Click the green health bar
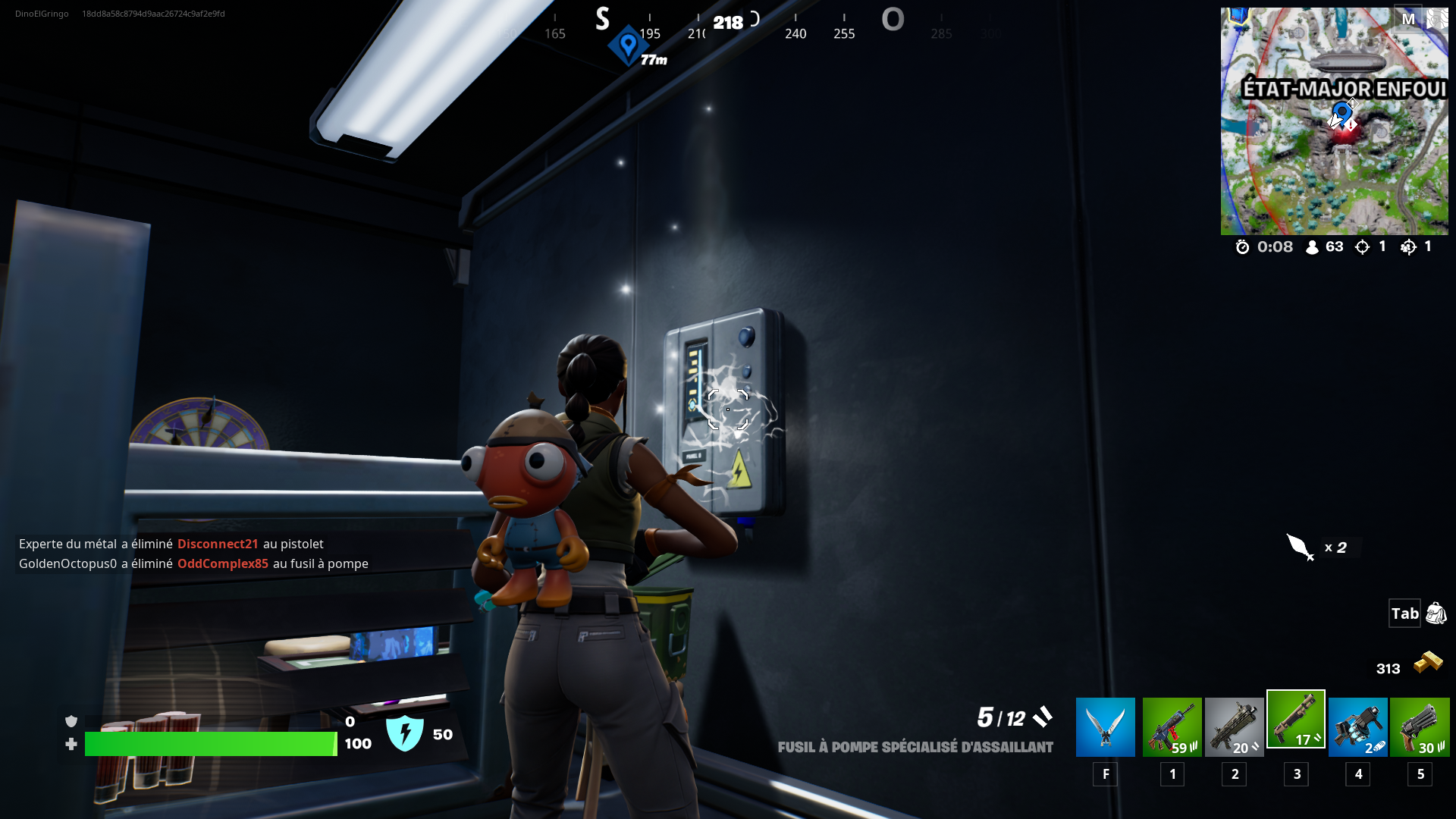The width and height of the screenshot is (1456, 819). 212,744
